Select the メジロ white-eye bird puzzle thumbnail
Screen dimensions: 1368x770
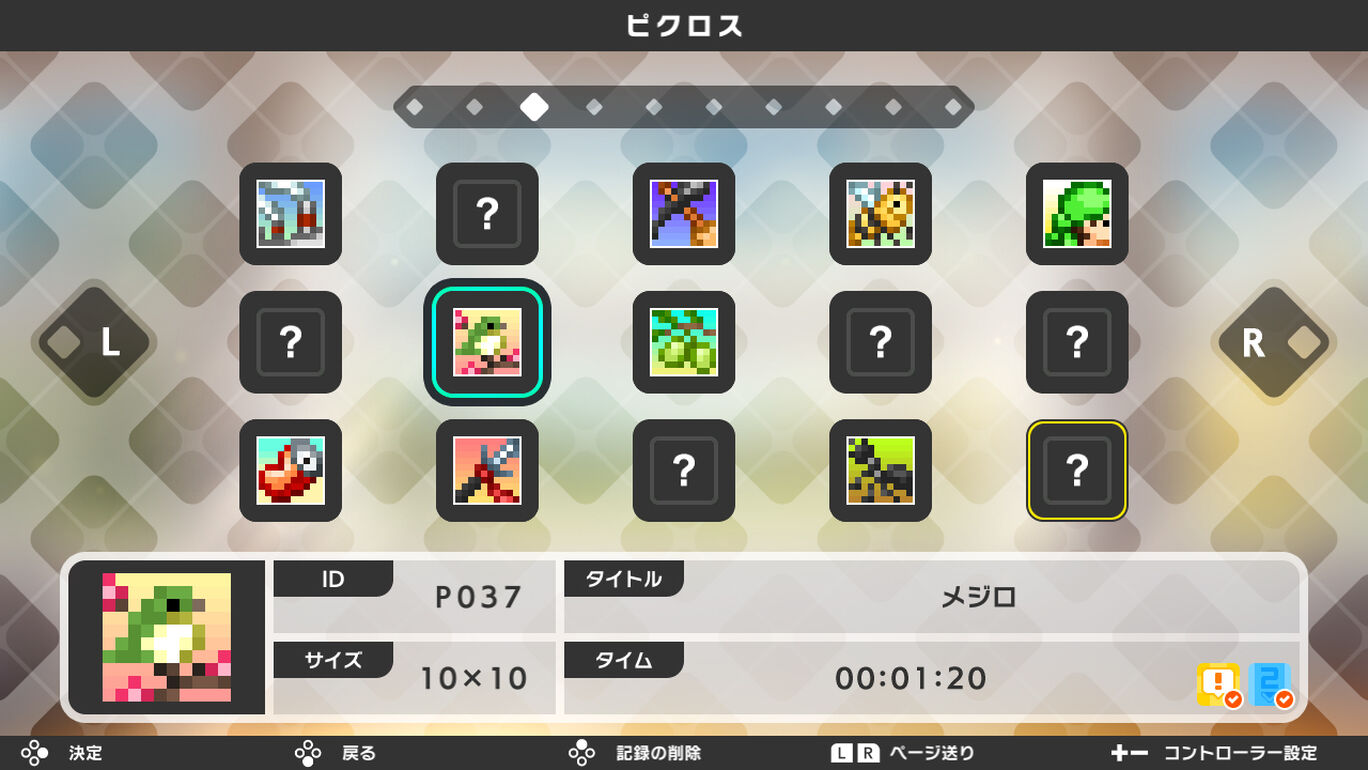[x=487, y=343]
